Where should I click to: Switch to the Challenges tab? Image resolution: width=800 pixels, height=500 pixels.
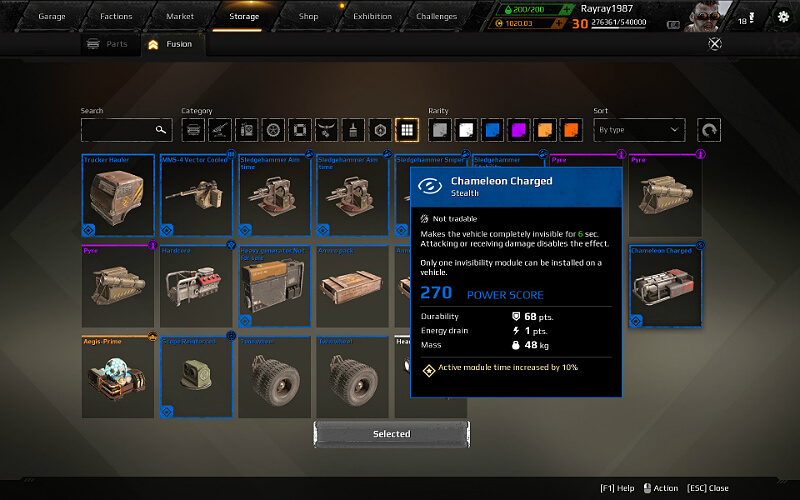tap(436, 17)
